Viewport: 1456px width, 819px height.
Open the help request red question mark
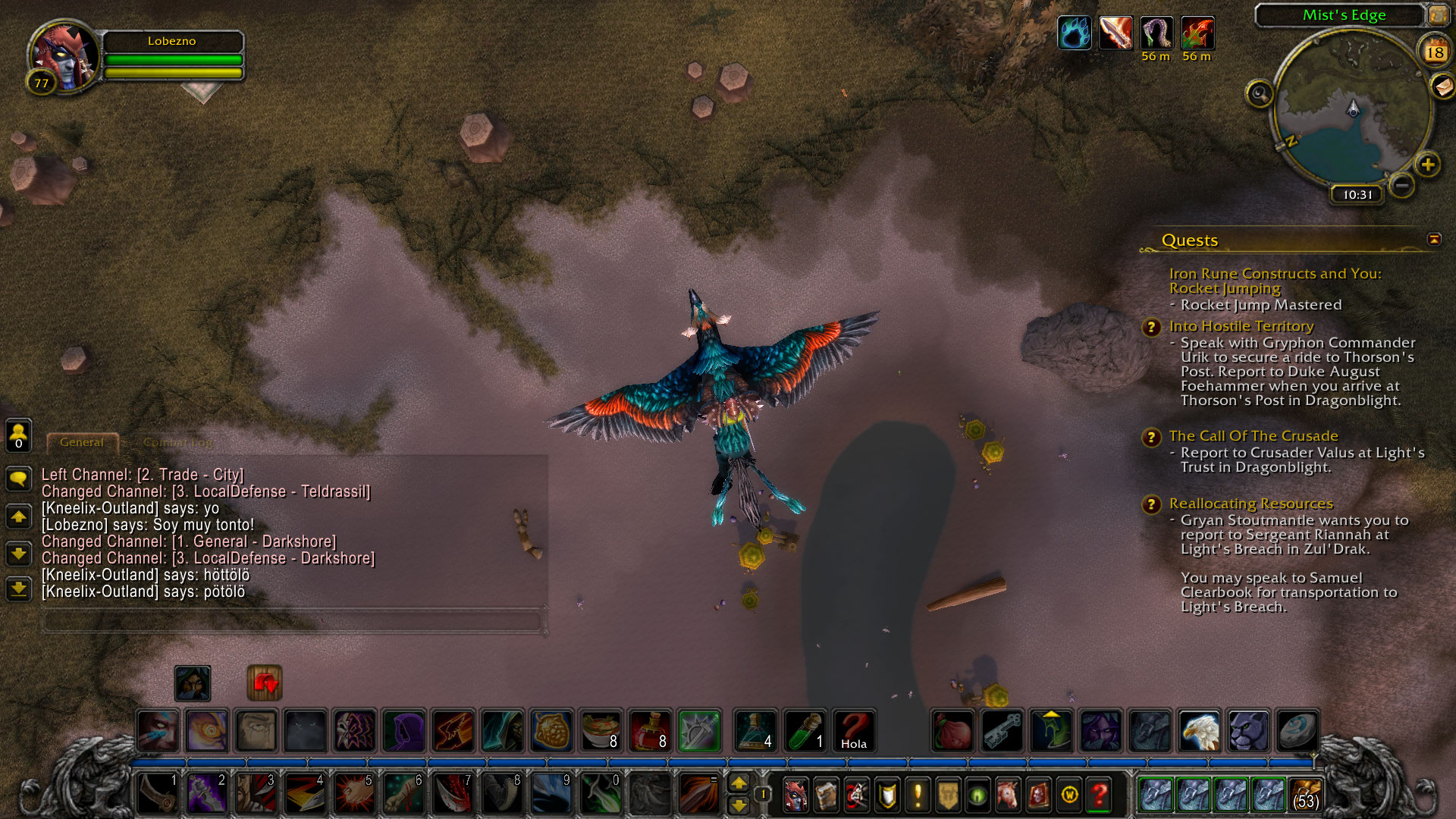tap(1099, 795)
